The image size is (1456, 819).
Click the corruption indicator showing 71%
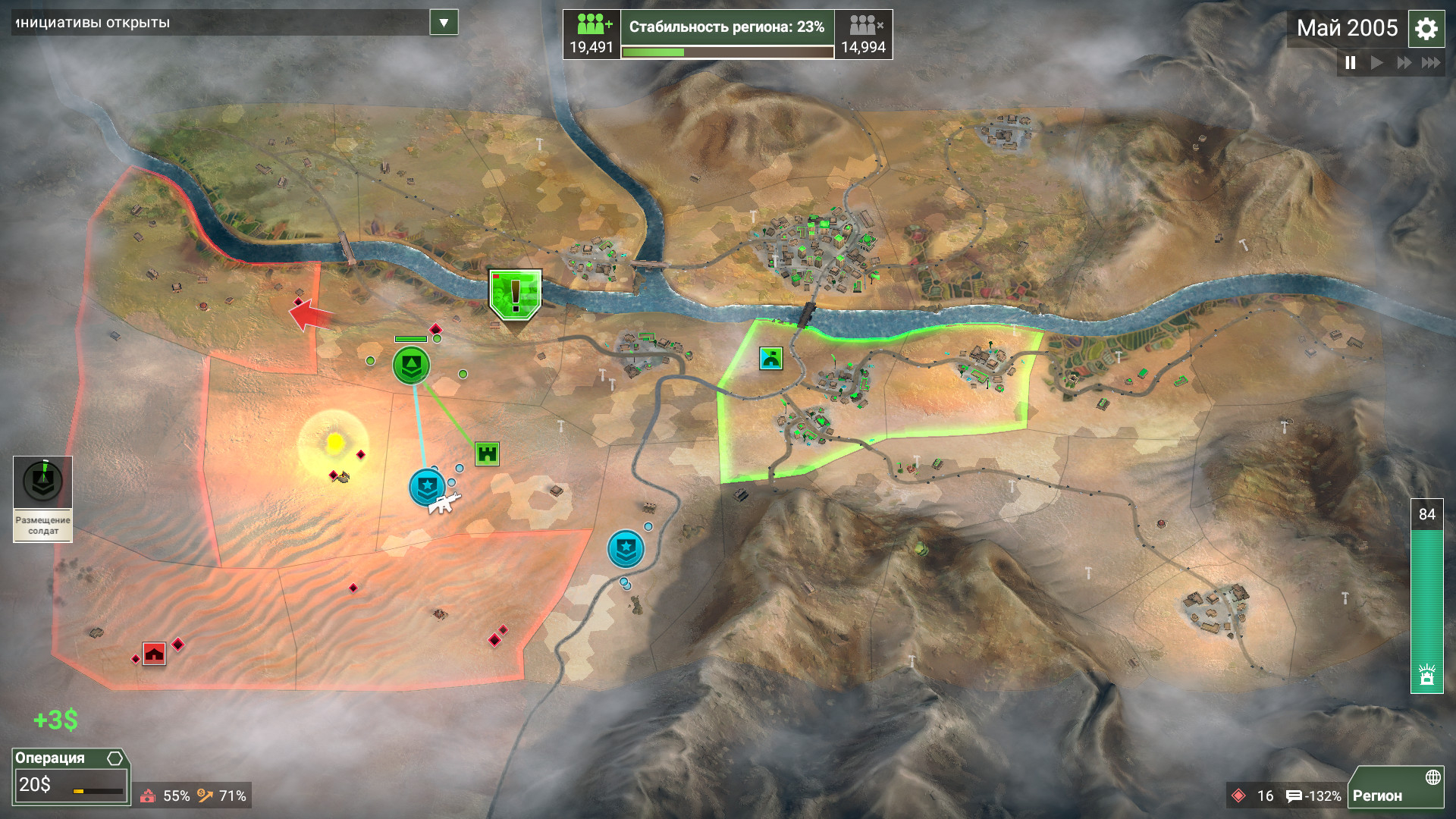(222, 796)
